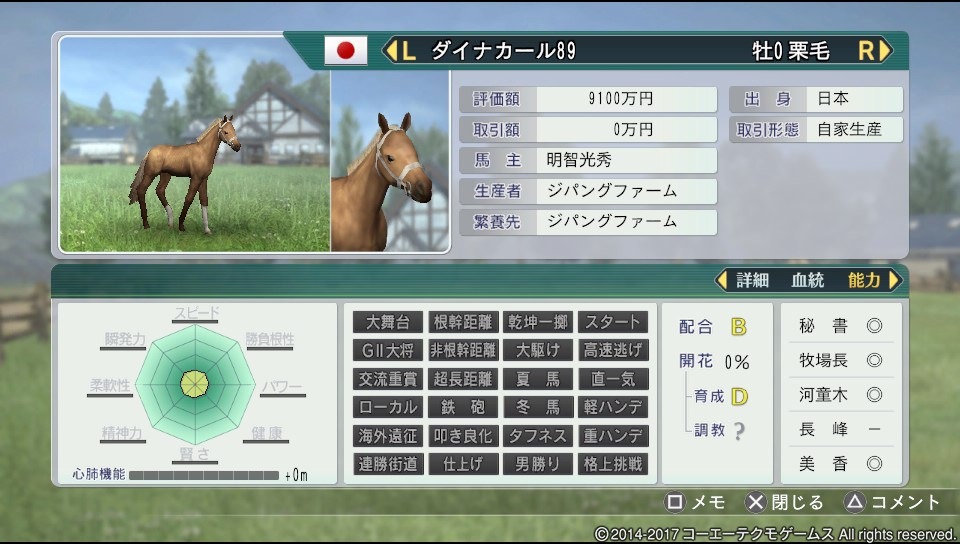Select the 能力 ability tab
Viewport: 960px width, 544px height.
[864, 280]
